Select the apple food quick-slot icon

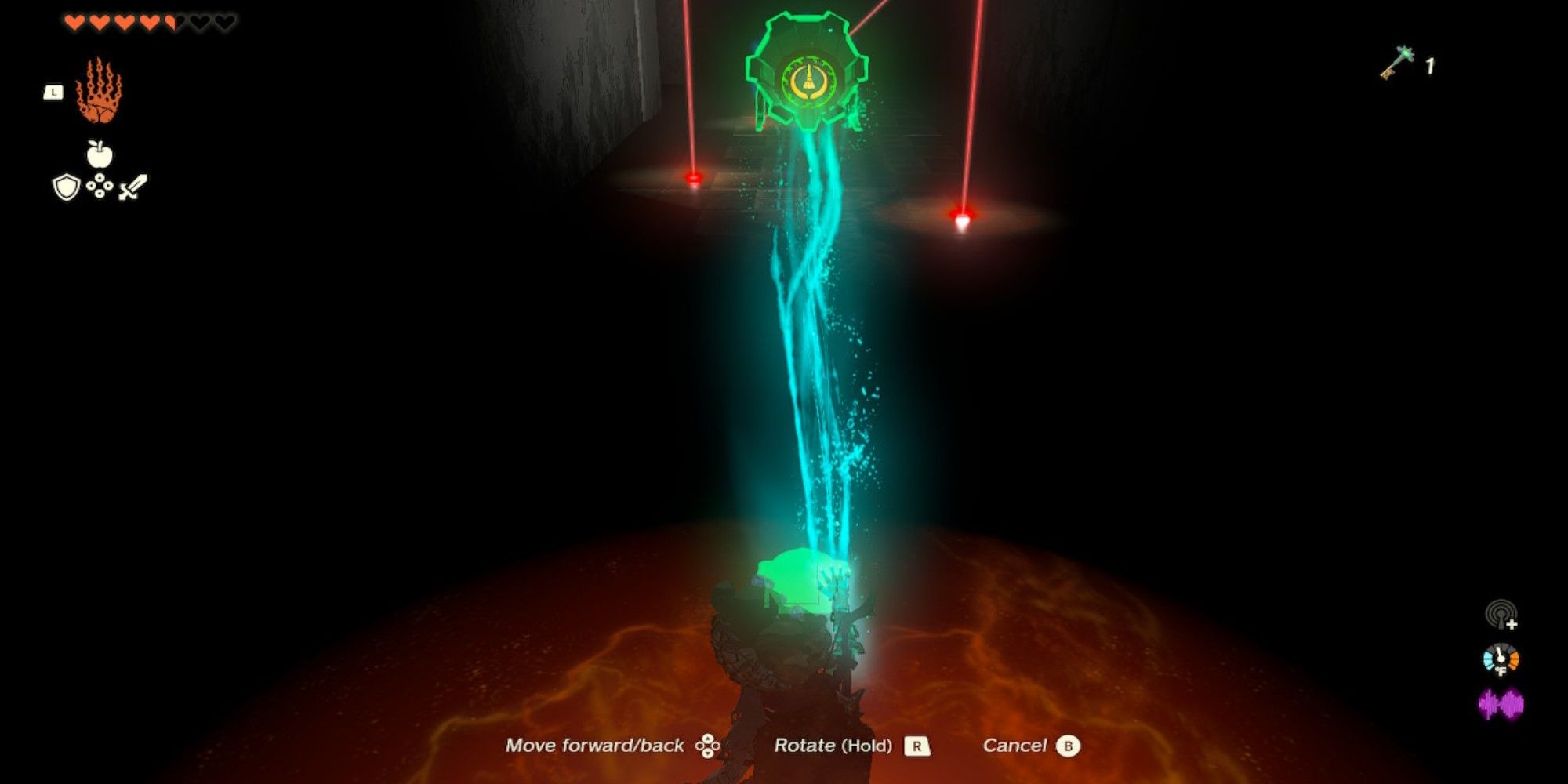click(x=99, y=151)
